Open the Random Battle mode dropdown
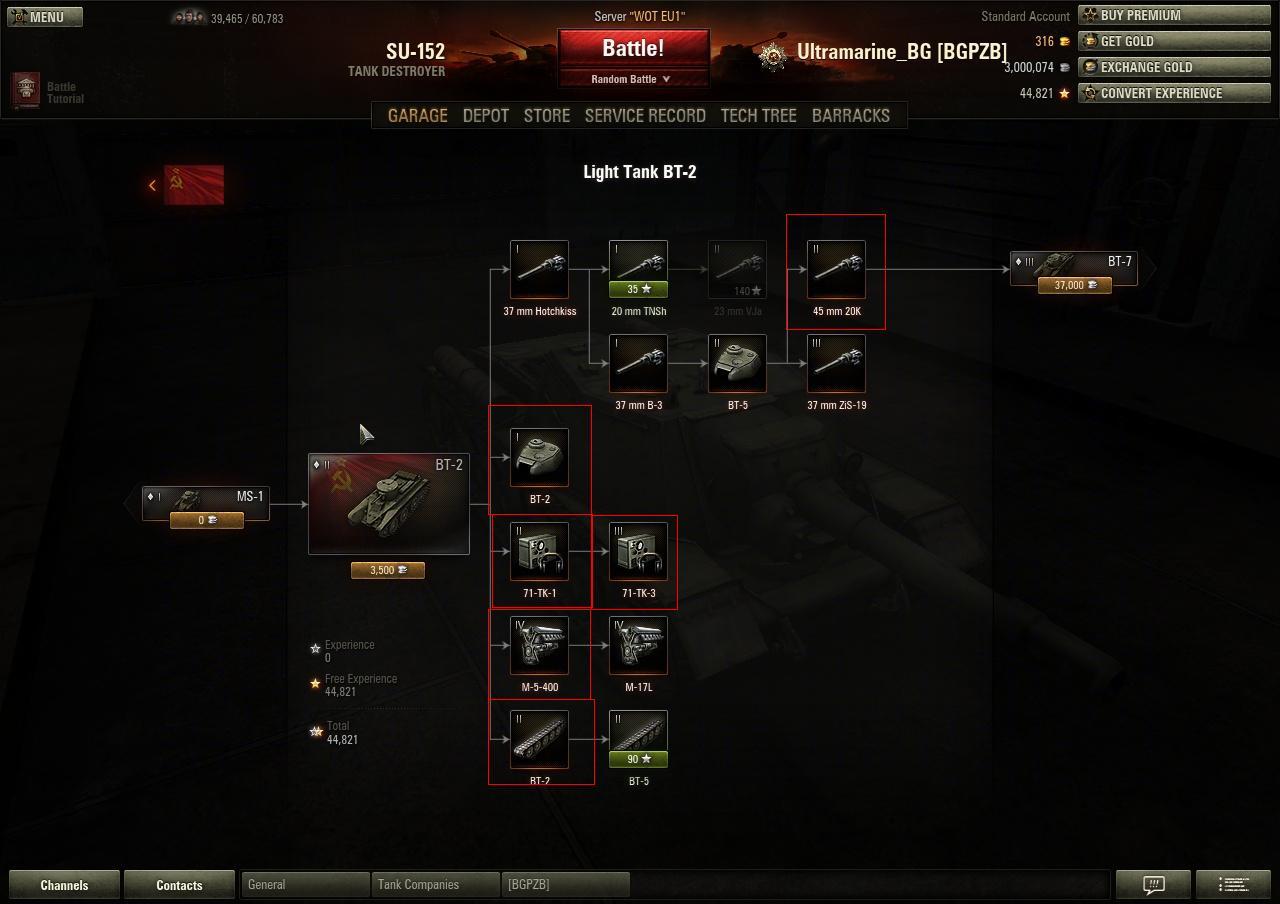Image resolution: width=1280 pixels, height=904 pixels. (x=633, y=79)
